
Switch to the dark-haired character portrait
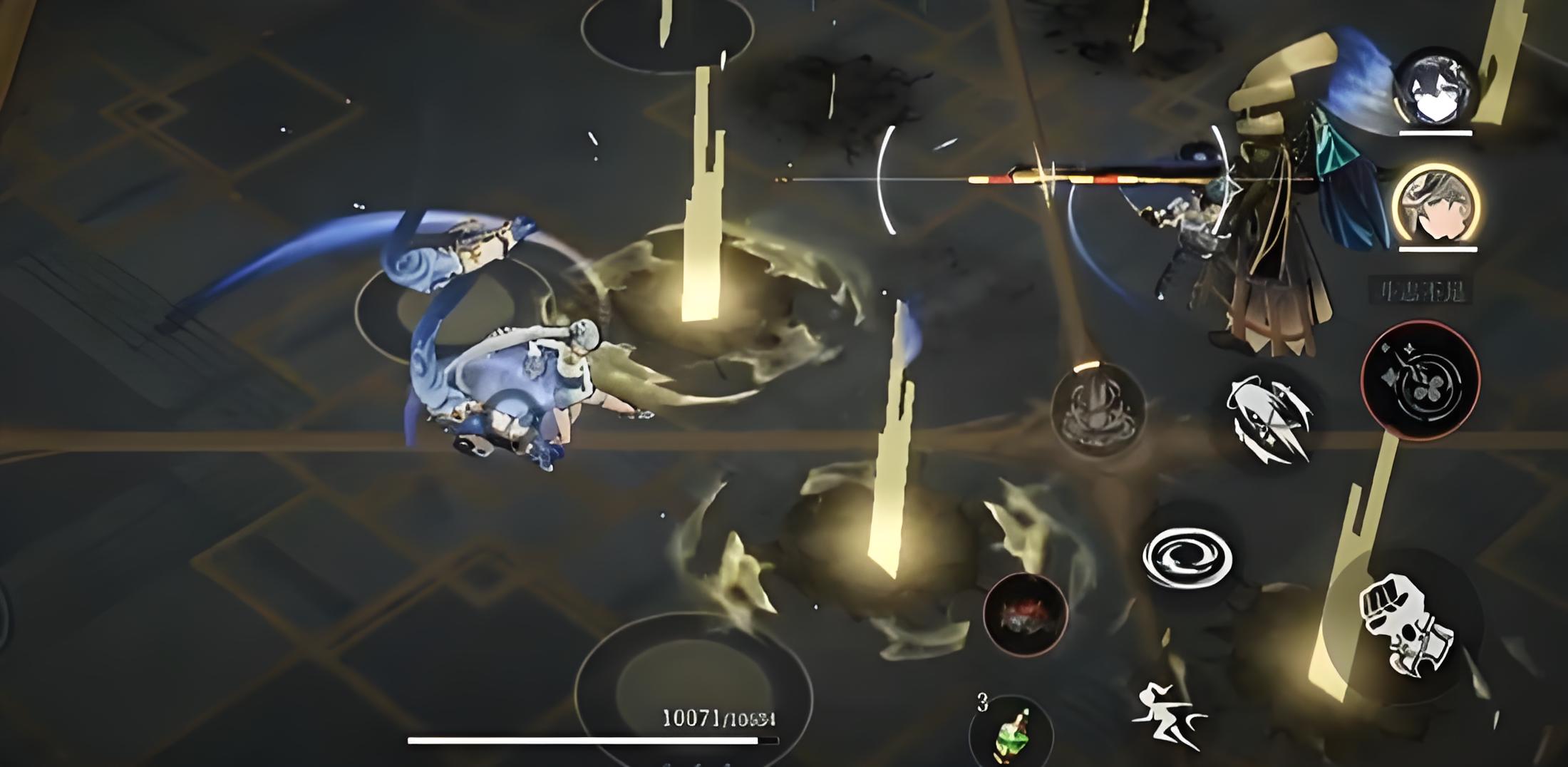pyautogui.click(x=1434, y=89)
